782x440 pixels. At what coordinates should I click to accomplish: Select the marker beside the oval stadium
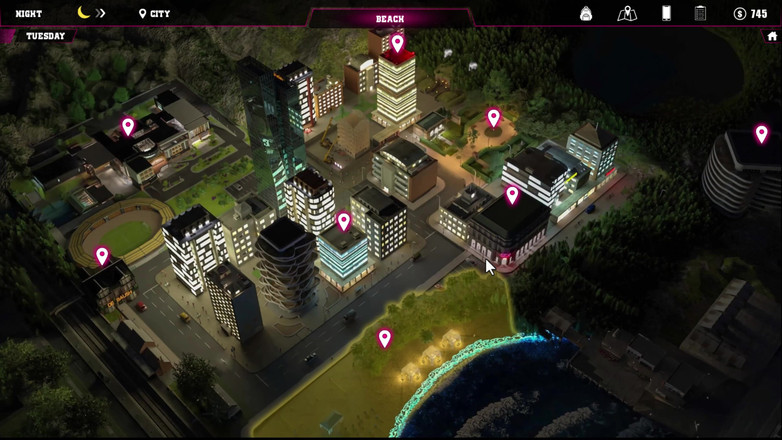[x=102, y=256]
